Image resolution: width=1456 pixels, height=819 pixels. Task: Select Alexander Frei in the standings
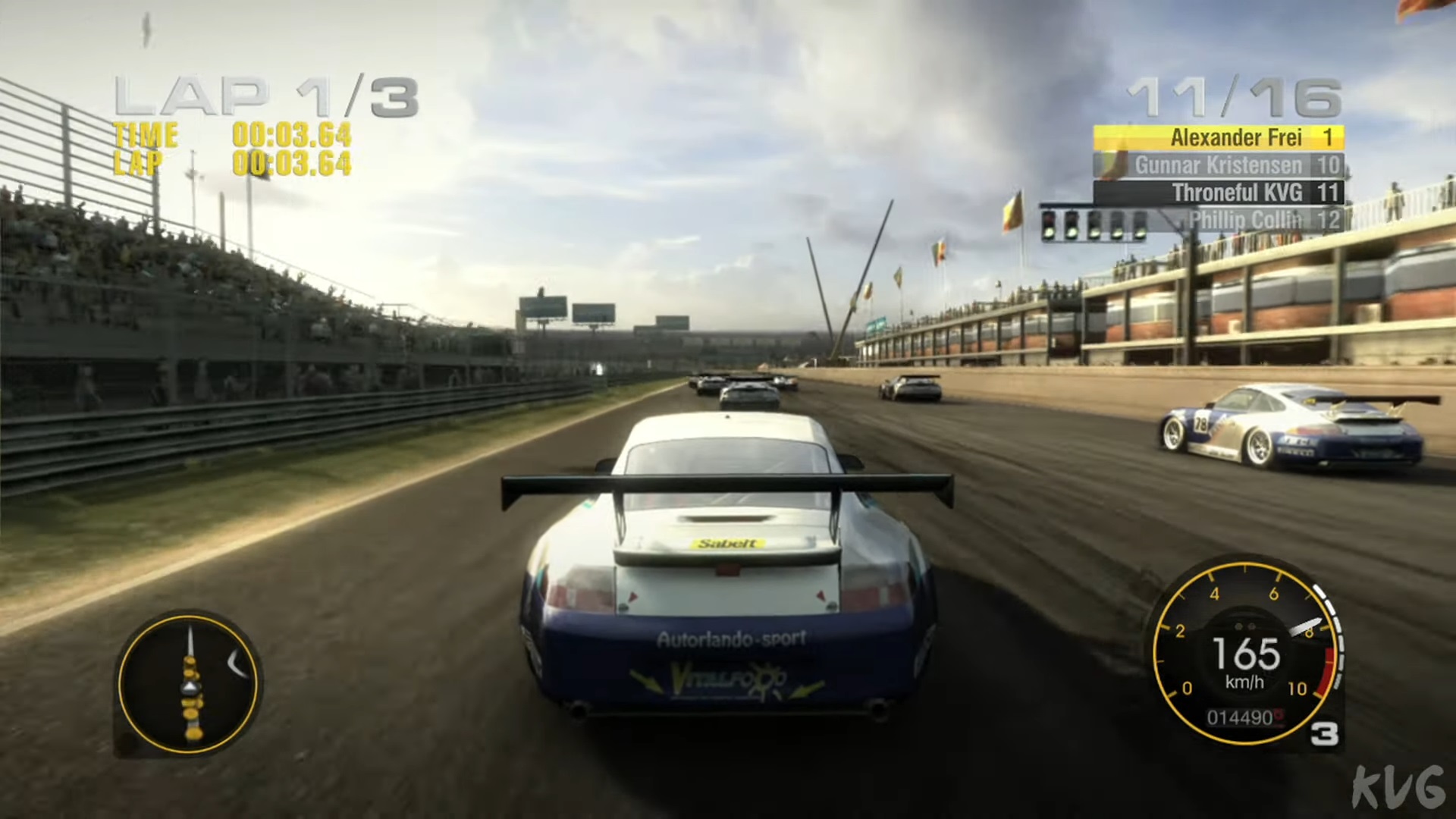click(x=1218, y=137)
